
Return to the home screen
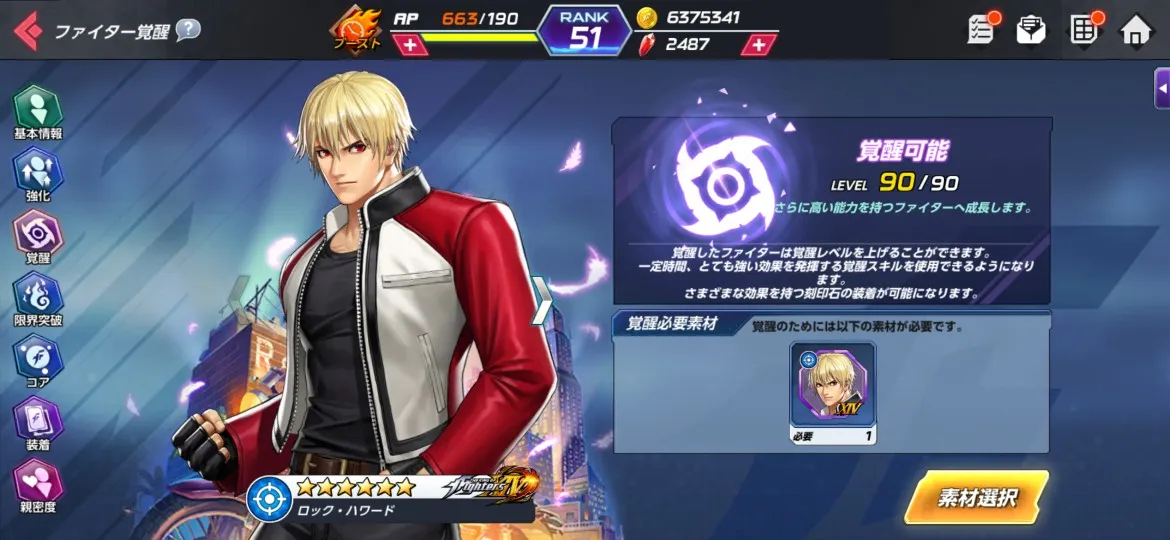[1136, 31]
